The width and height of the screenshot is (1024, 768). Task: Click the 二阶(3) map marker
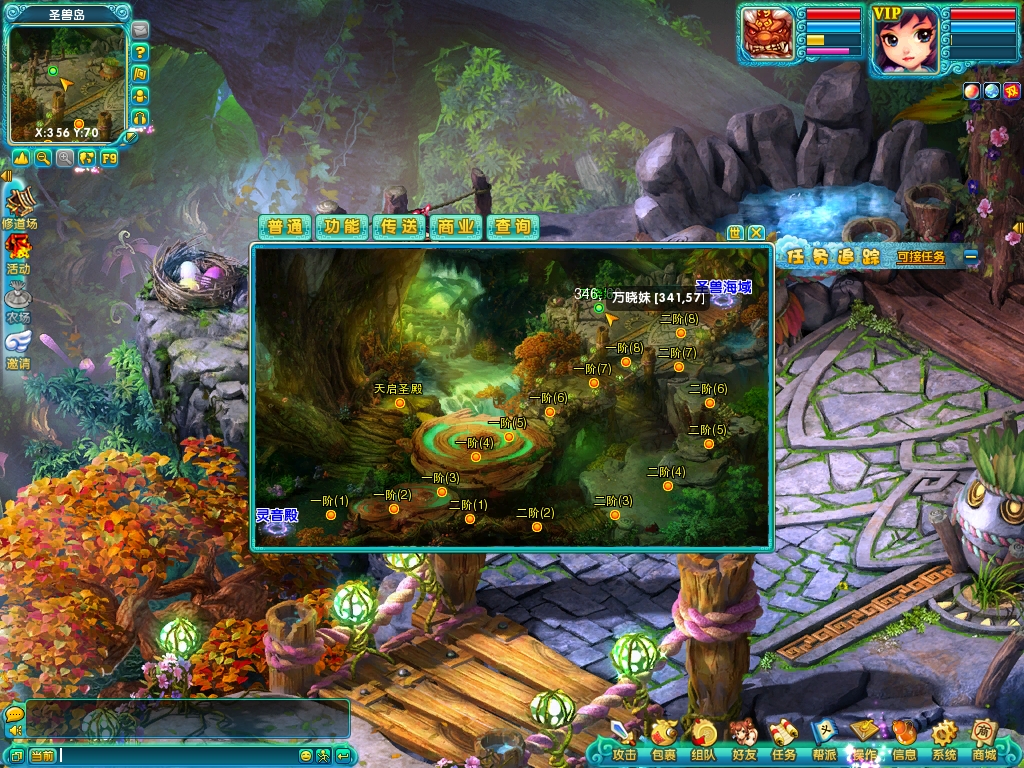coord(614,515)
